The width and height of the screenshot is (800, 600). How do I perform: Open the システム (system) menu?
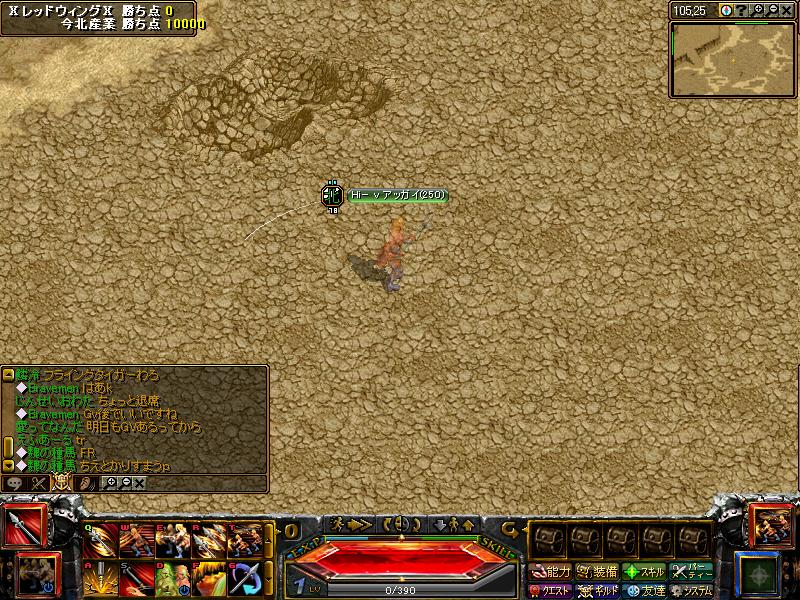(x=692, y=590)
